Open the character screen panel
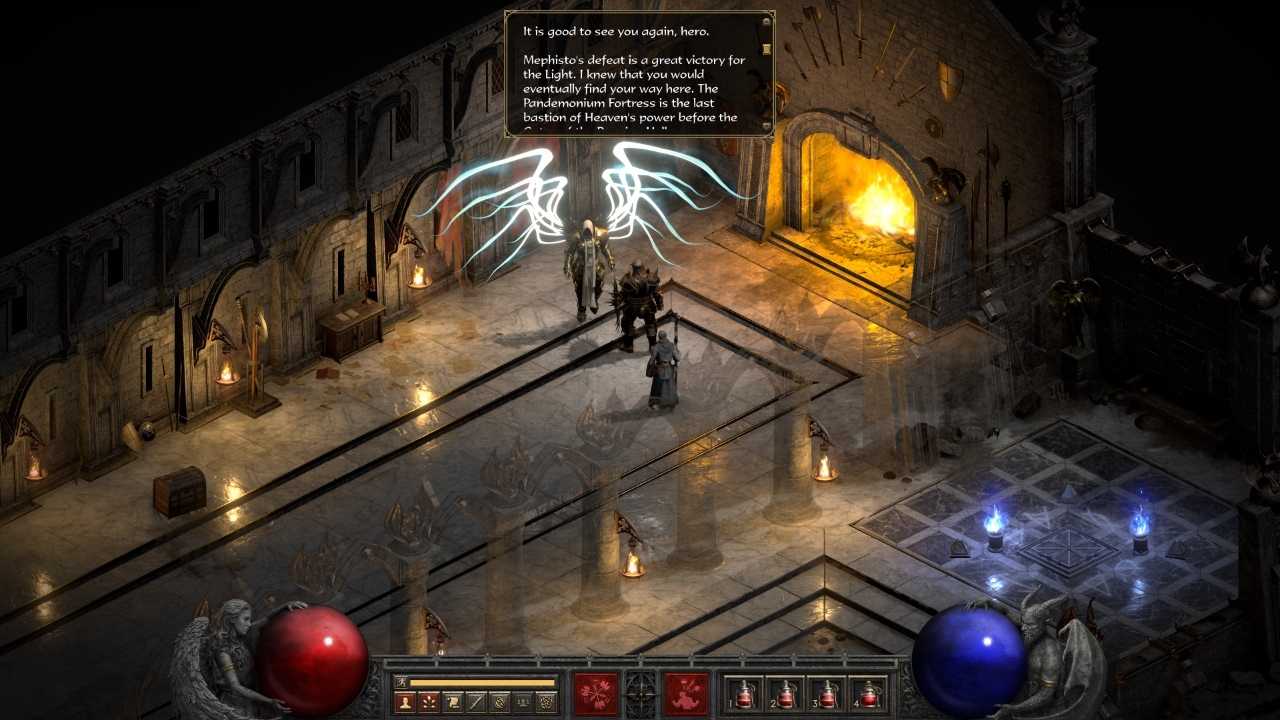This screenshot has height=720, width=1280. tap(407, 700)
